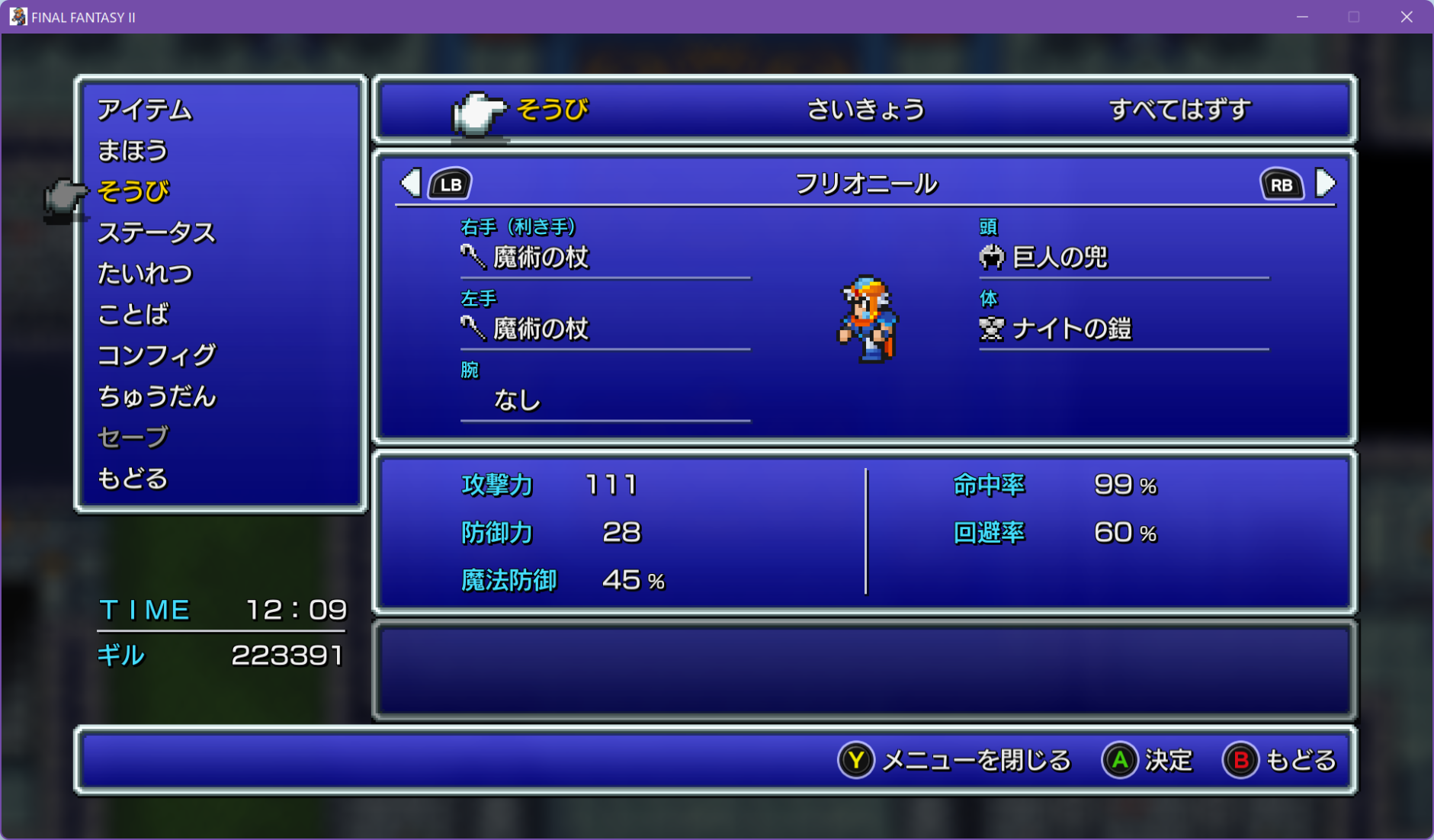Select the right-hand 魔術の杖 slot
This screenshot has width=1434, height=840.
(541, 258)
